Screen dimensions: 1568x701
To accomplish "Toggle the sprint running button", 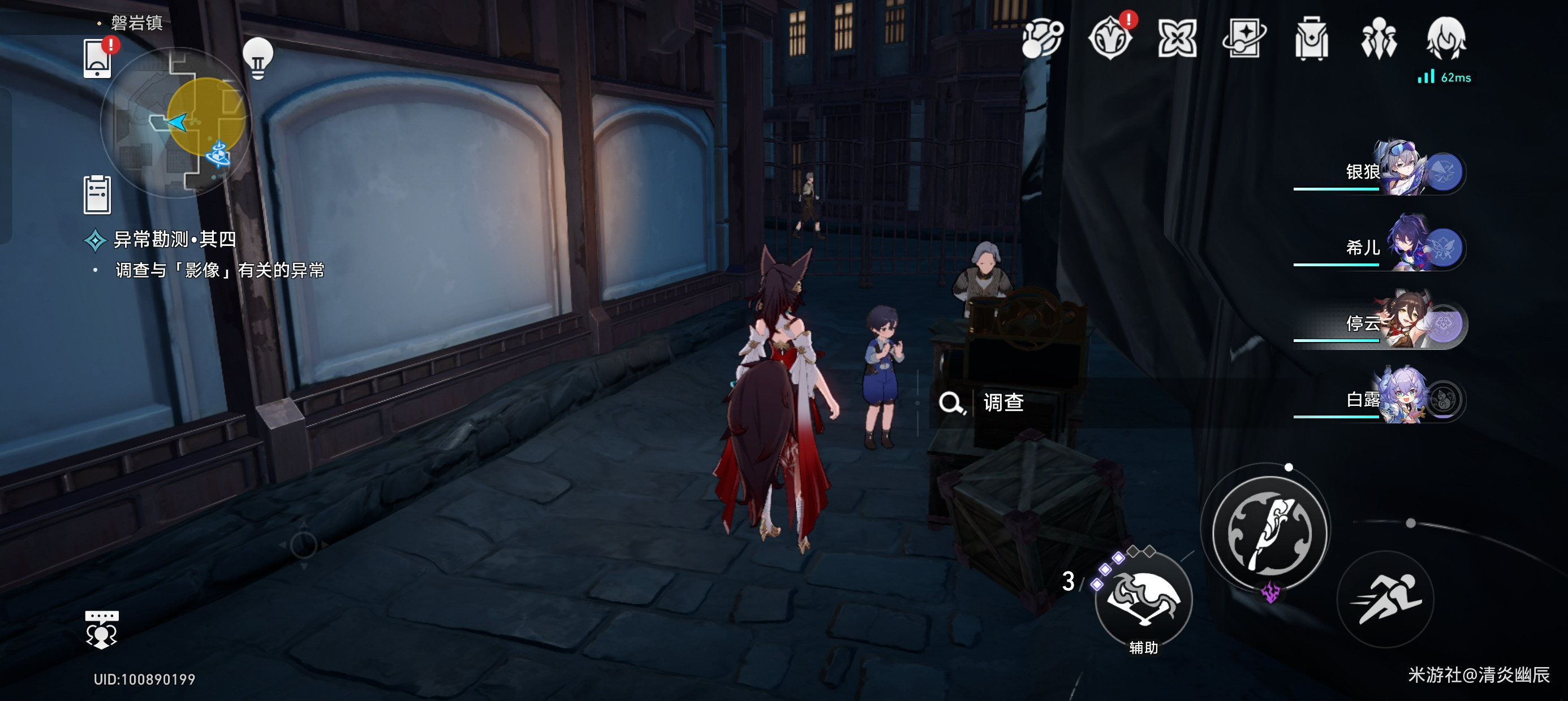I will 1386,599.
